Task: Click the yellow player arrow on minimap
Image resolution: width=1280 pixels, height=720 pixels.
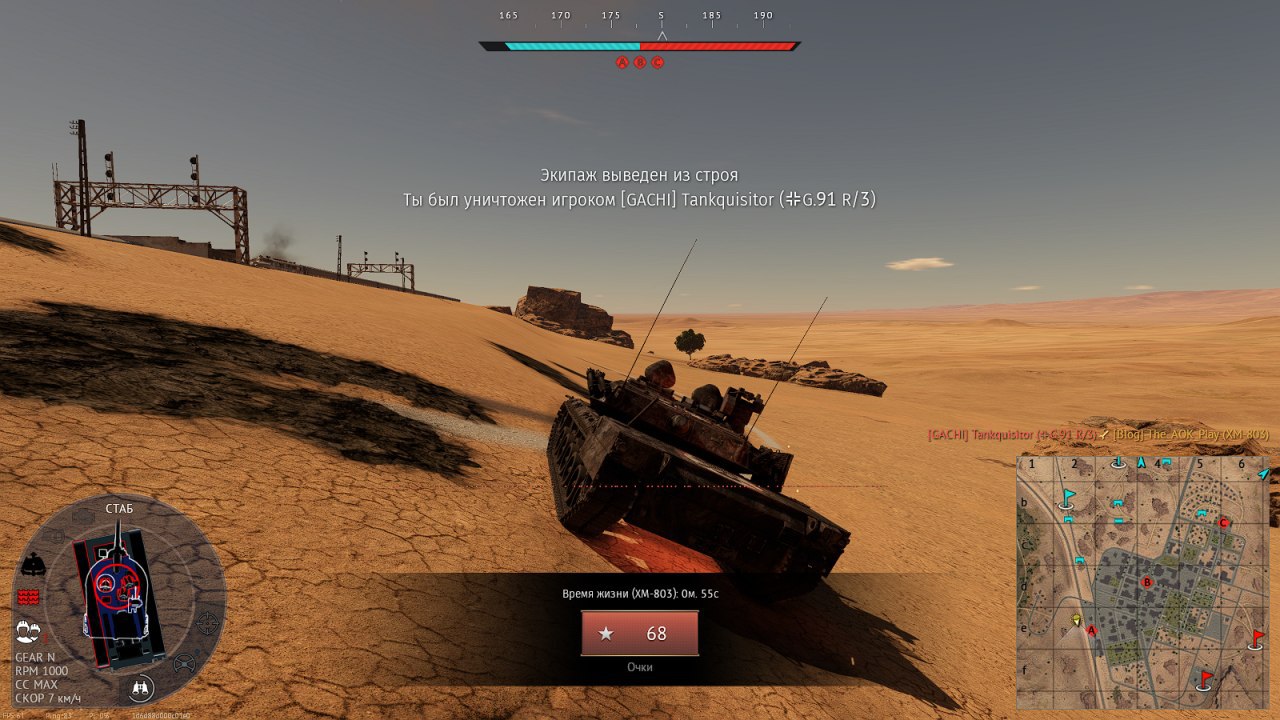Action: [x=1077, y=620]
